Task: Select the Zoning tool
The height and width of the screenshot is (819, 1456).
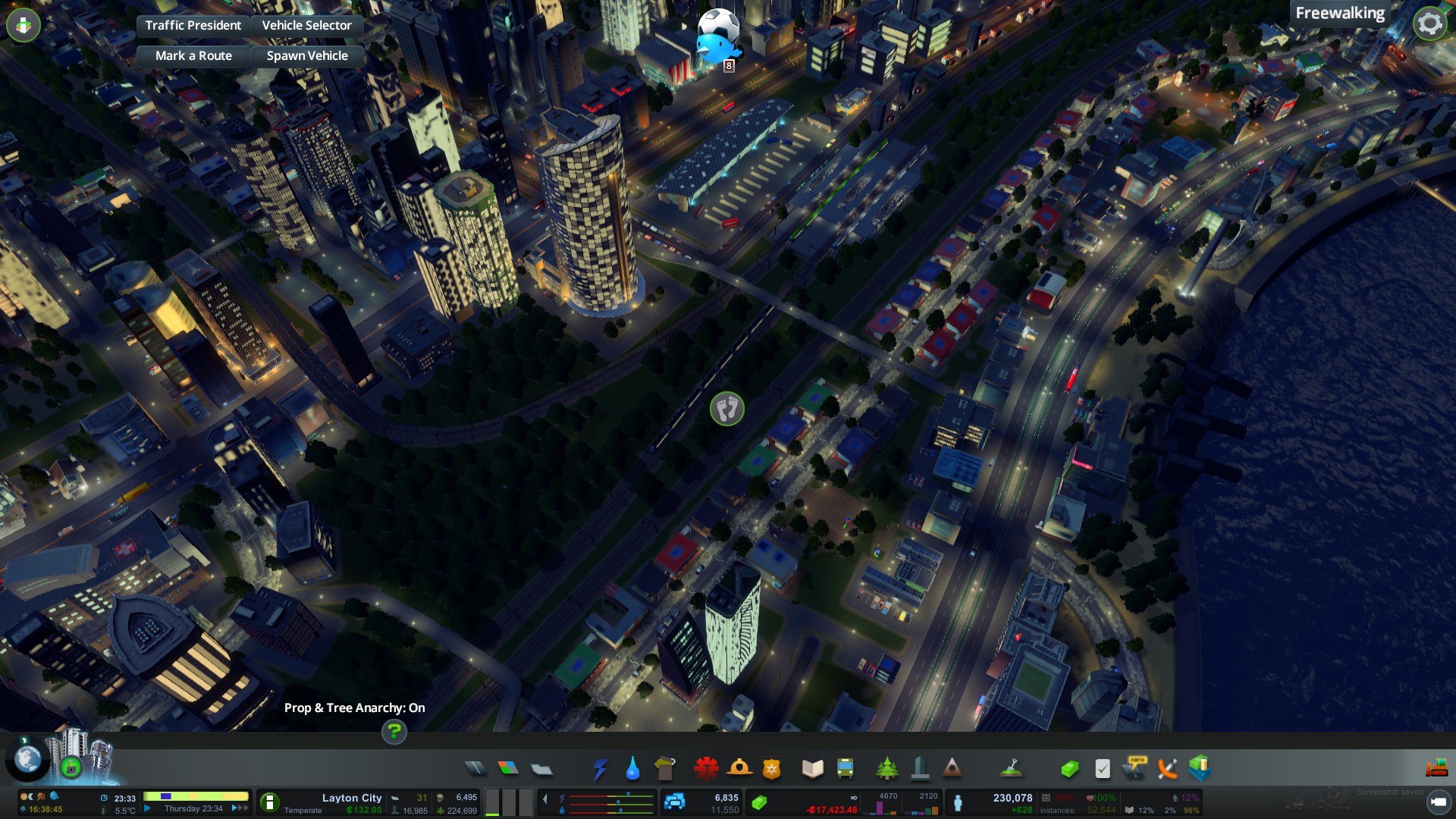Action: coord(508,769)
